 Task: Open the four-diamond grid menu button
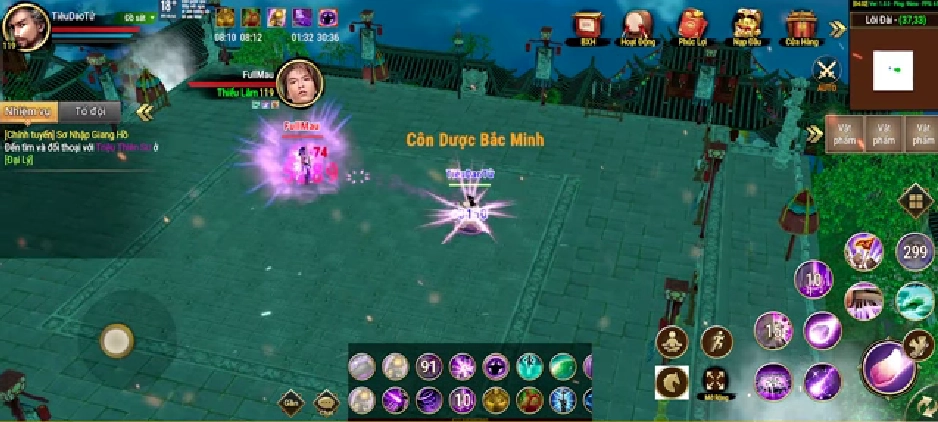(913, 201)
